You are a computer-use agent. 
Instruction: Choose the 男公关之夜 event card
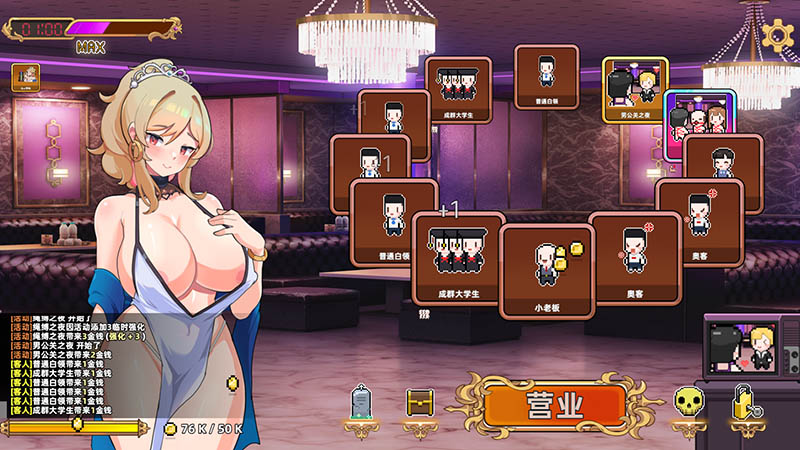[635, 88]
